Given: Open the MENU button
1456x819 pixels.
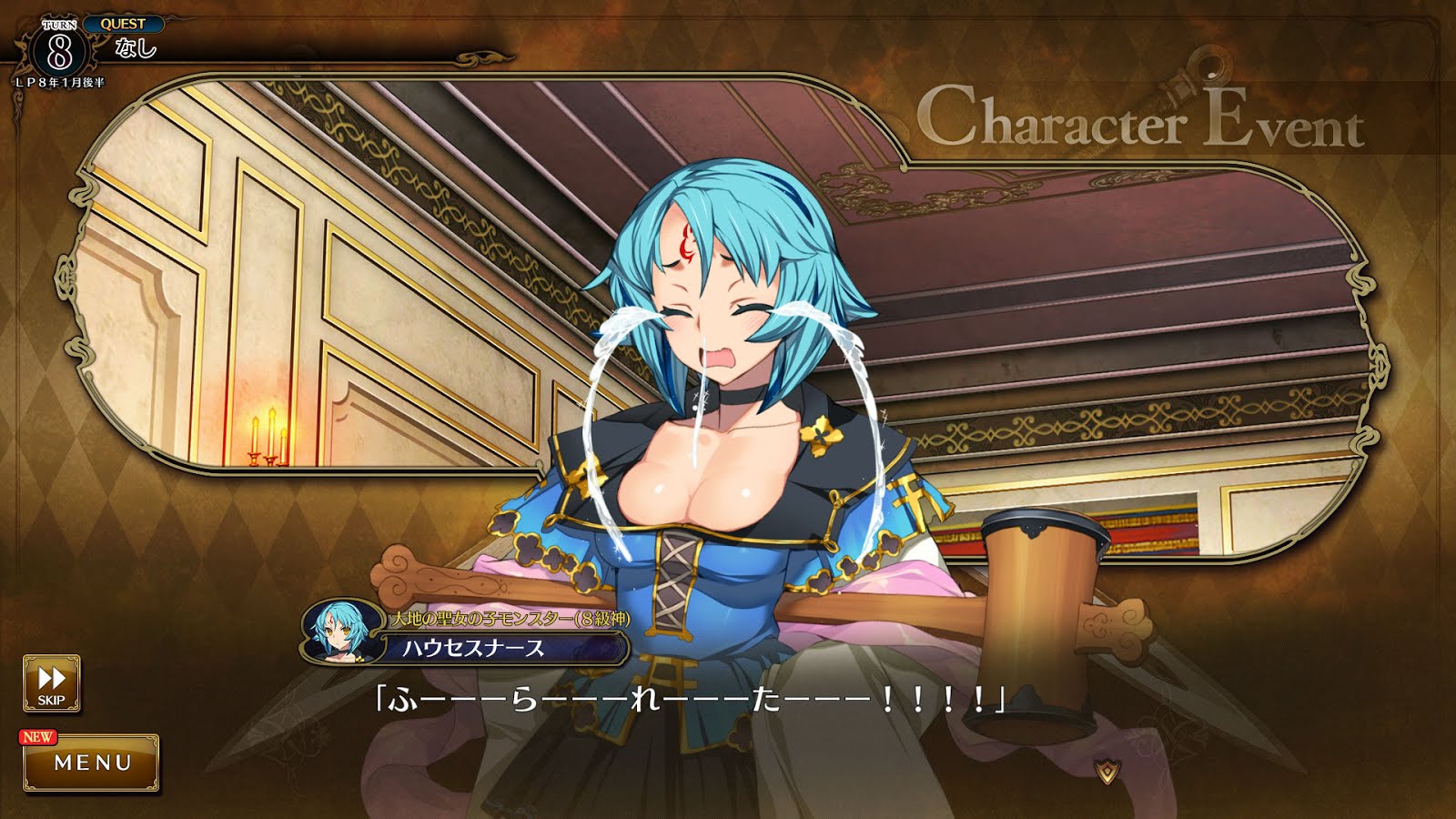Looking at the screenshot, I should tap(92, 763).
